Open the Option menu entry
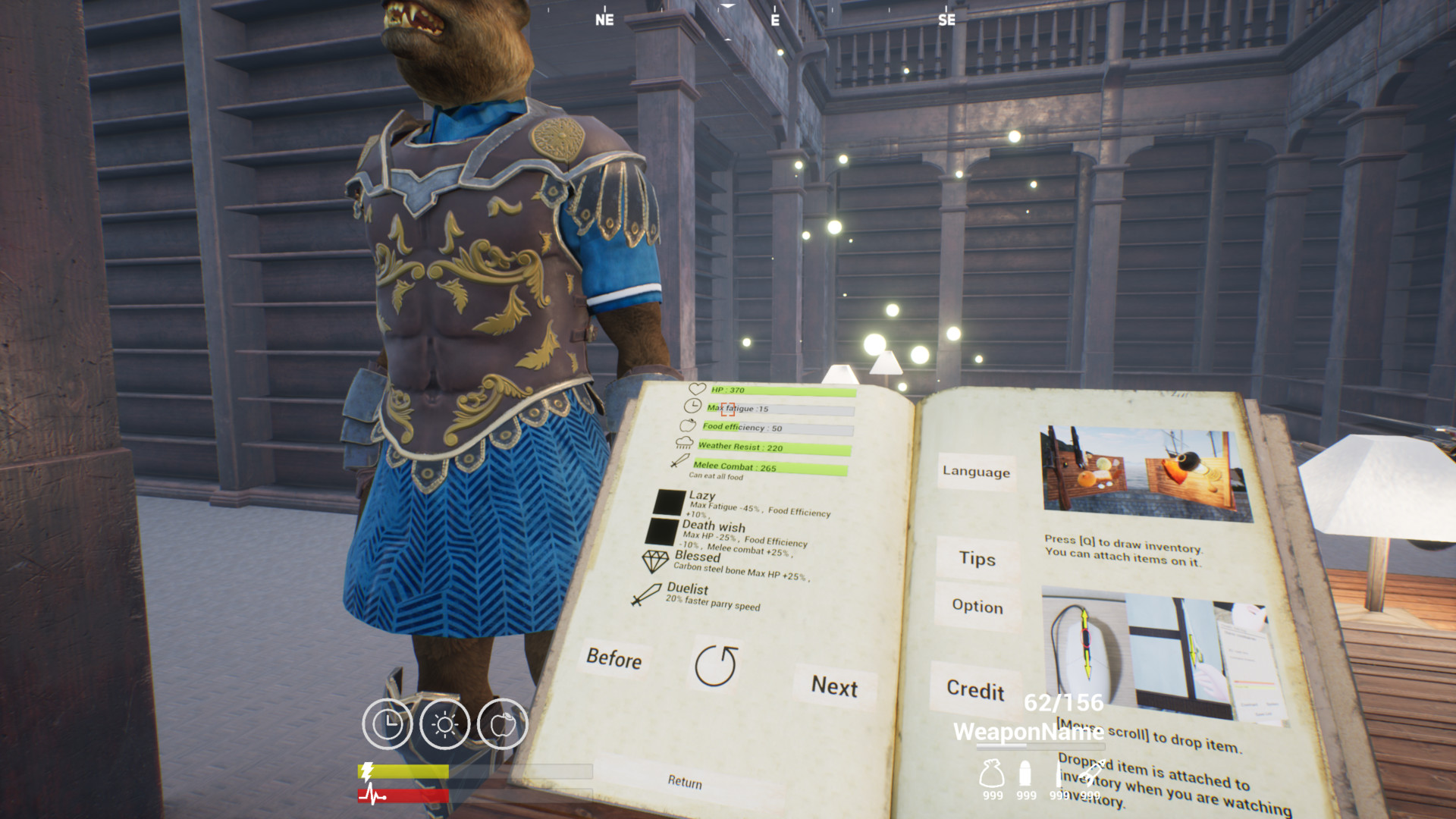 976,607
